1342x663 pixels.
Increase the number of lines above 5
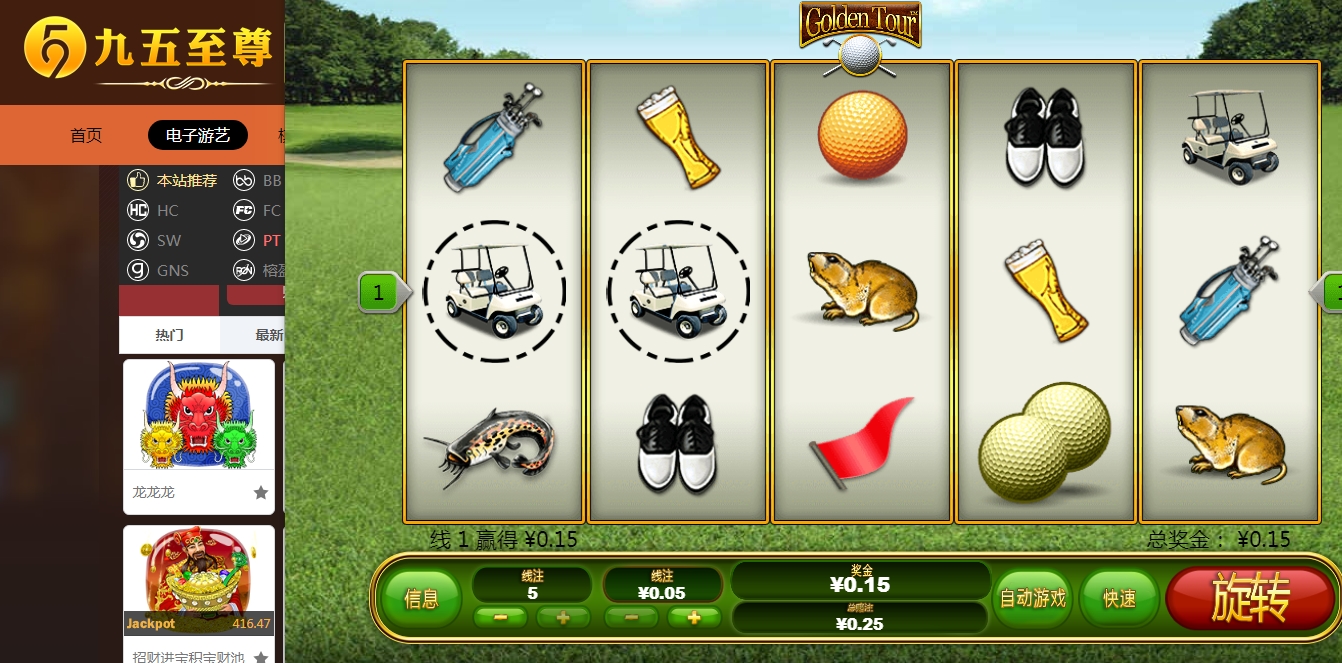[x=563, y=618]
